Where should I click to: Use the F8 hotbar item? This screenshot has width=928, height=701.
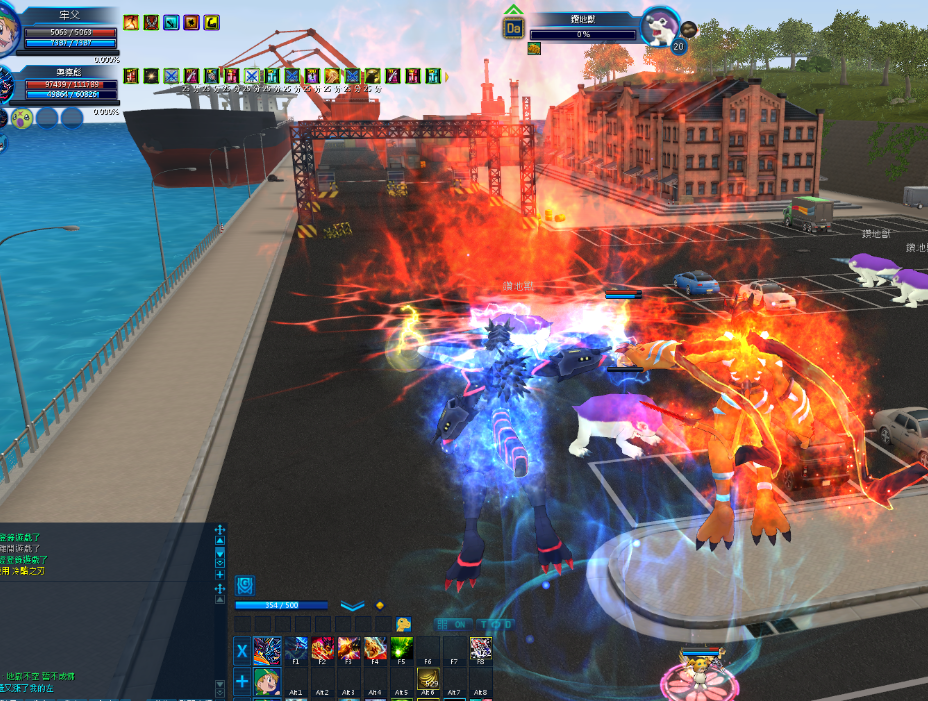pos(480,649)
